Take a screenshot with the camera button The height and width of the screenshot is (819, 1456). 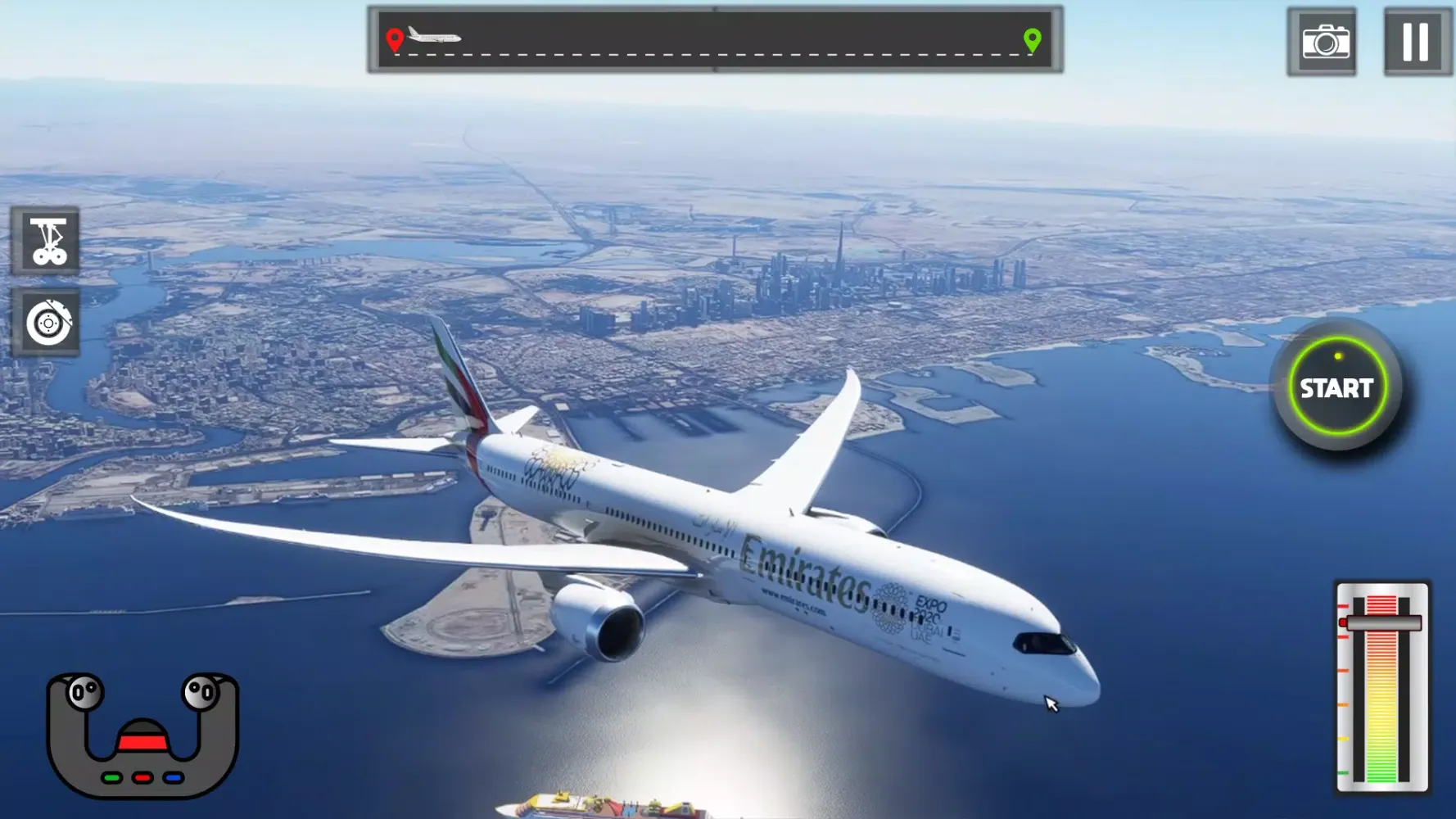point(1323,42)
